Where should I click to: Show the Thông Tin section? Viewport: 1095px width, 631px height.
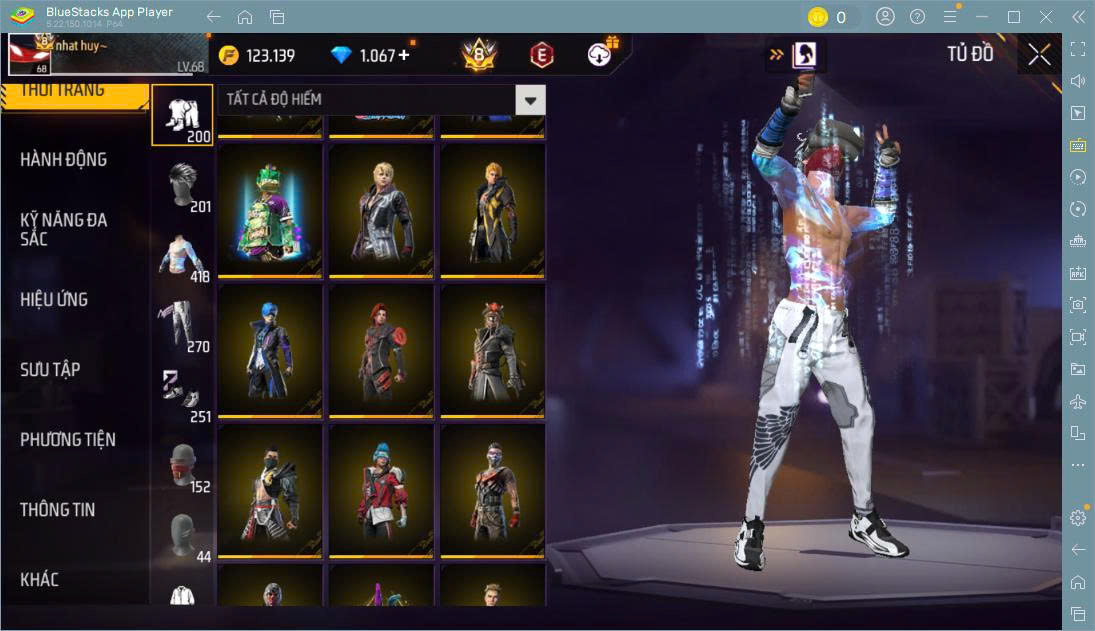[58, 510]
